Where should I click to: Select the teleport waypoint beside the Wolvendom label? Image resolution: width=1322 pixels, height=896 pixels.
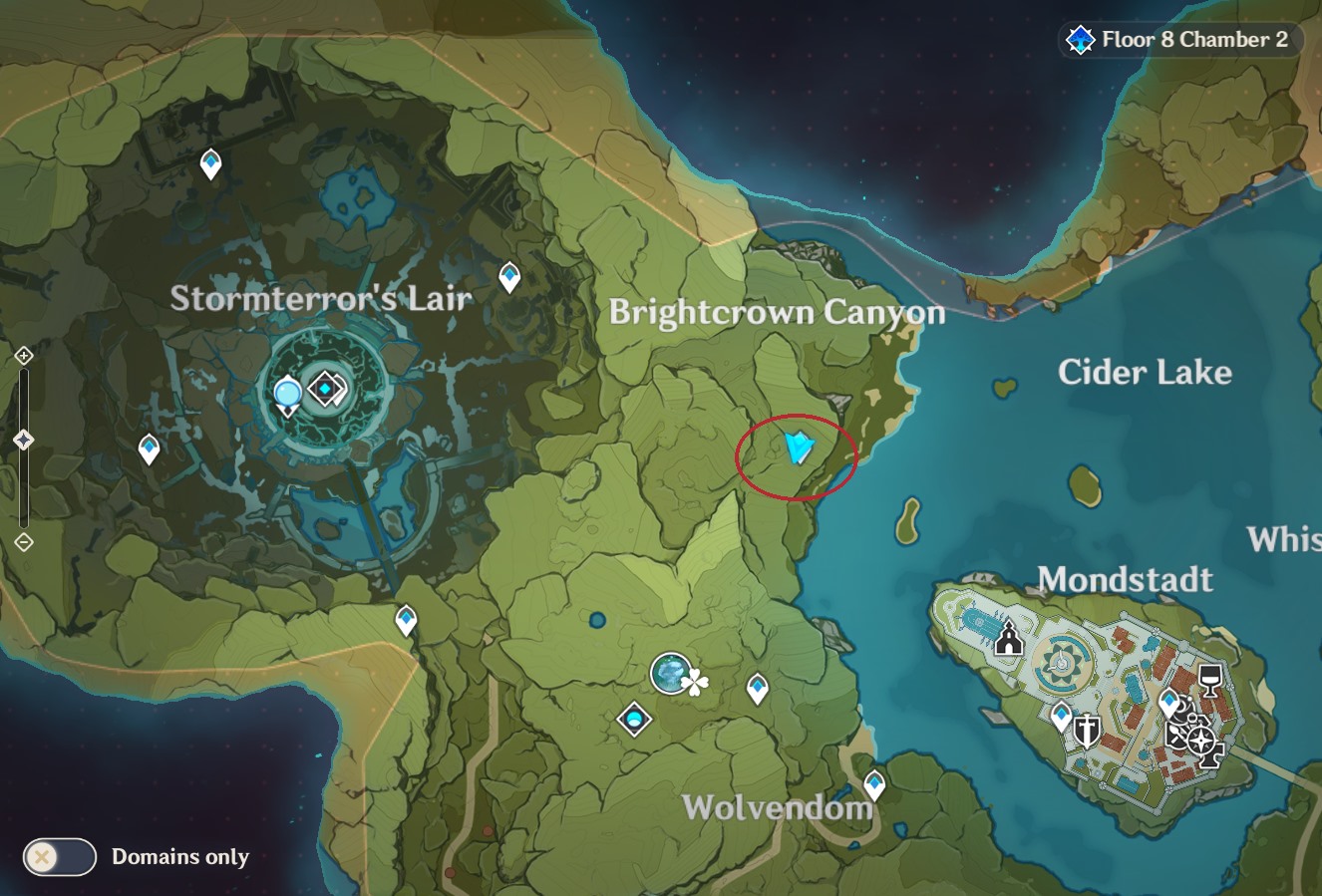874,784
